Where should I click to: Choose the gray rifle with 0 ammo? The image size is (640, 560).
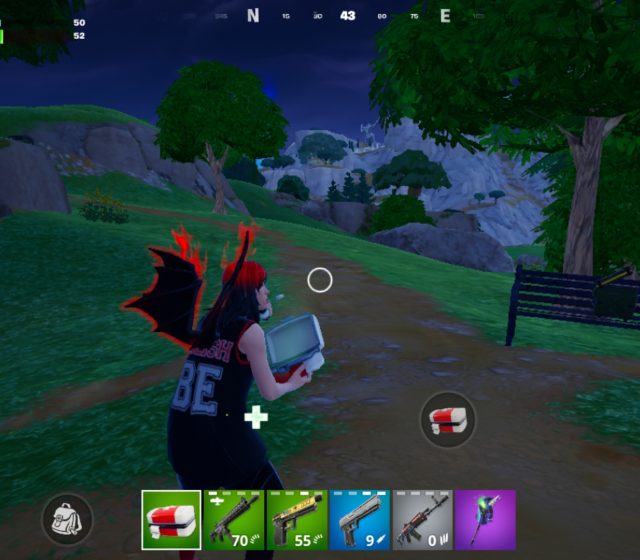pyautogui.click(x=422, y=519)
